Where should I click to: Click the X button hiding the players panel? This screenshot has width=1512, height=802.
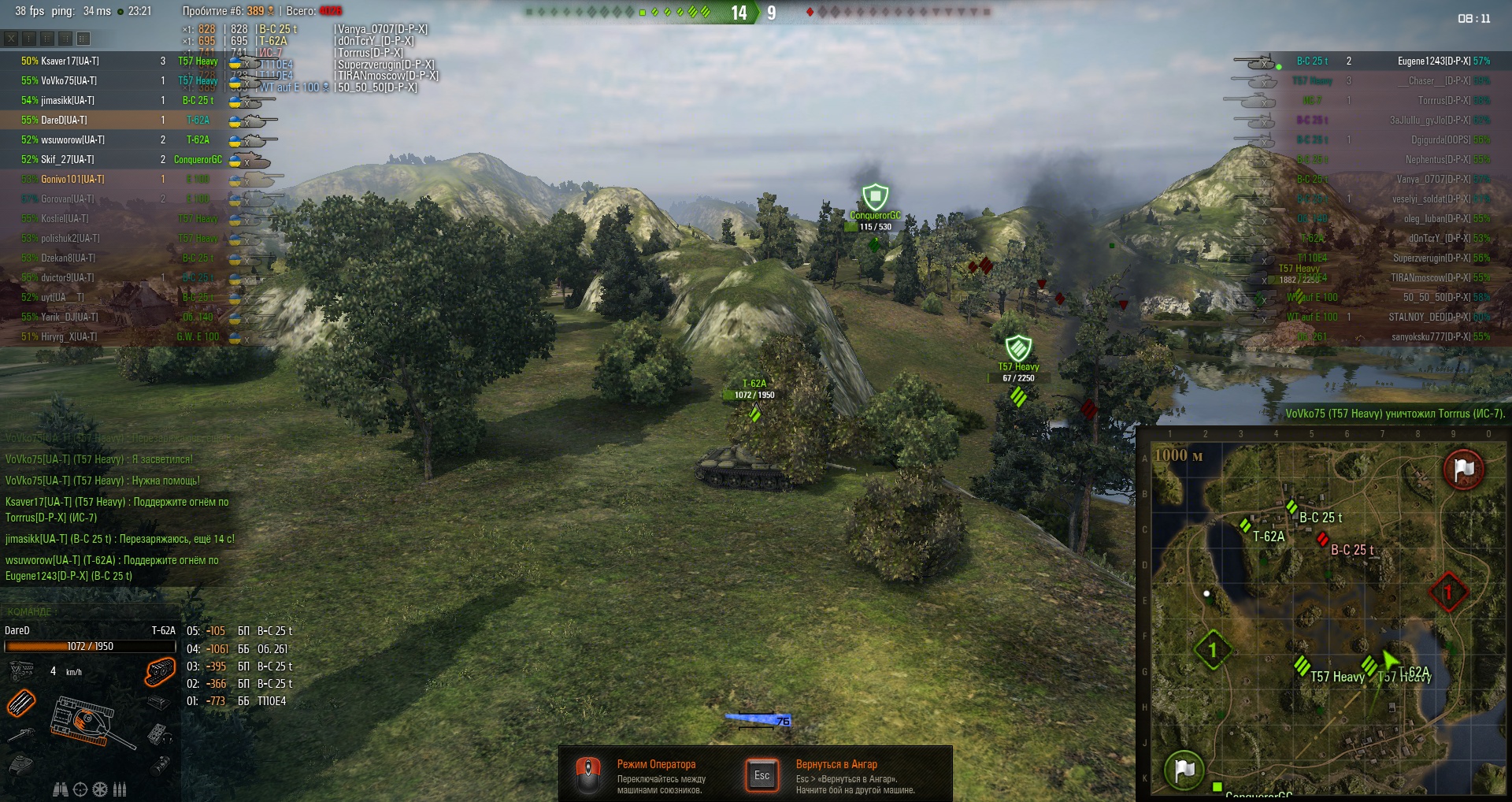pos(11,38)
